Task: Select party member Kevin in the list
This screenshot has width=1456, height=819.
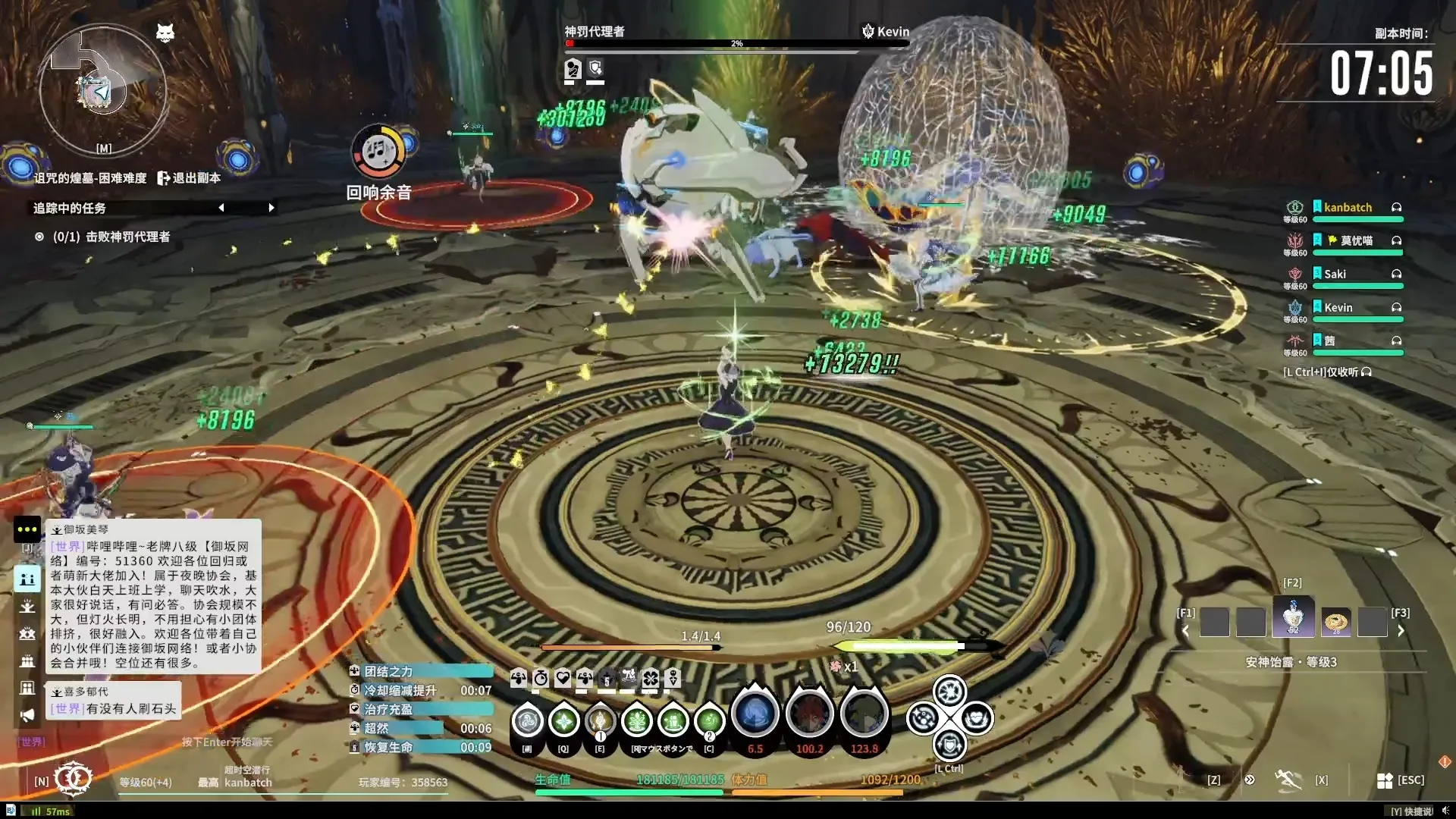Action: [x=1338, y=308]
